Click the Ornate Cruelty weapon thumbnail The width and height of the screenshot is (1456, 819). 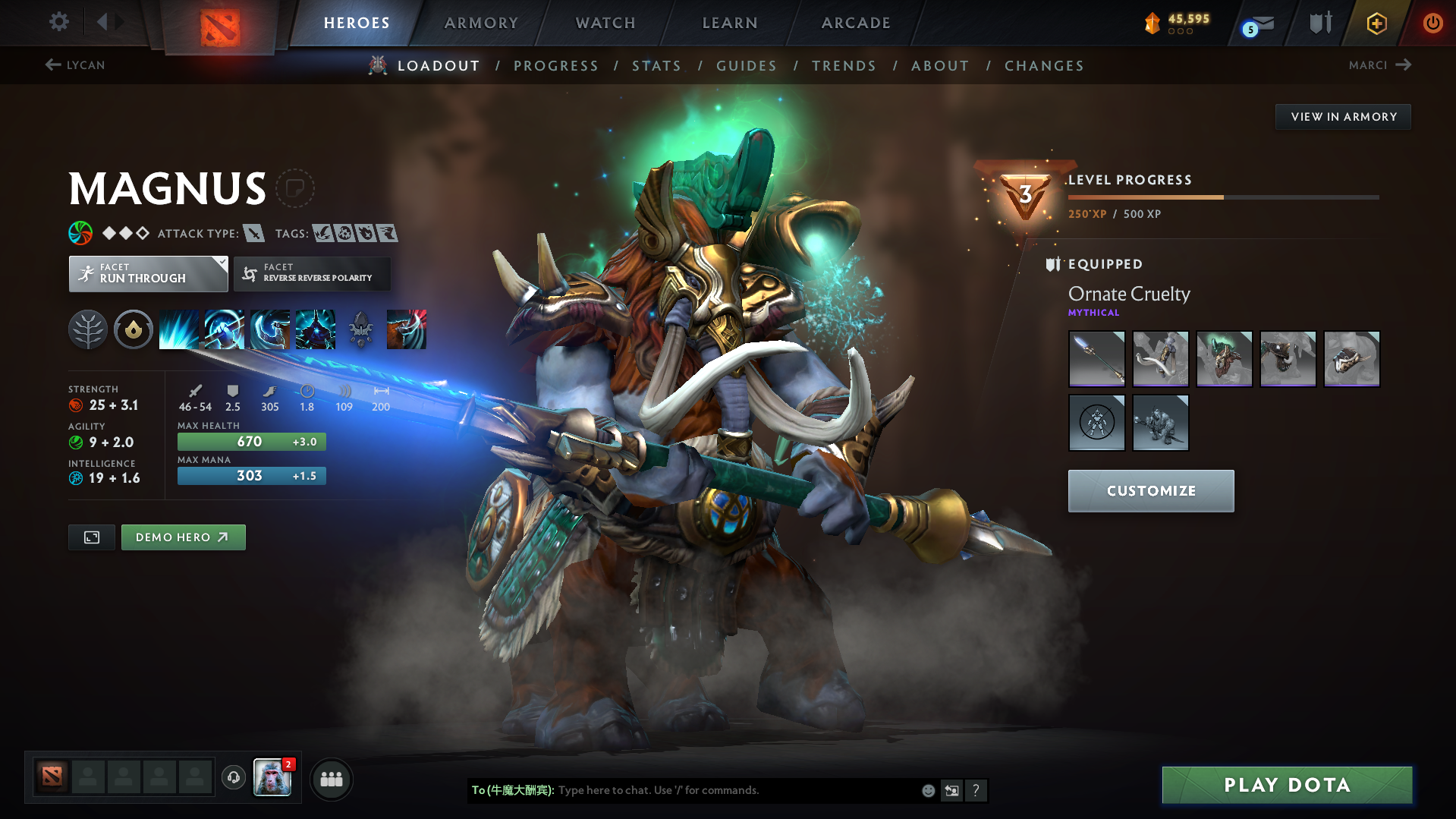click(x=1096, y=358)
